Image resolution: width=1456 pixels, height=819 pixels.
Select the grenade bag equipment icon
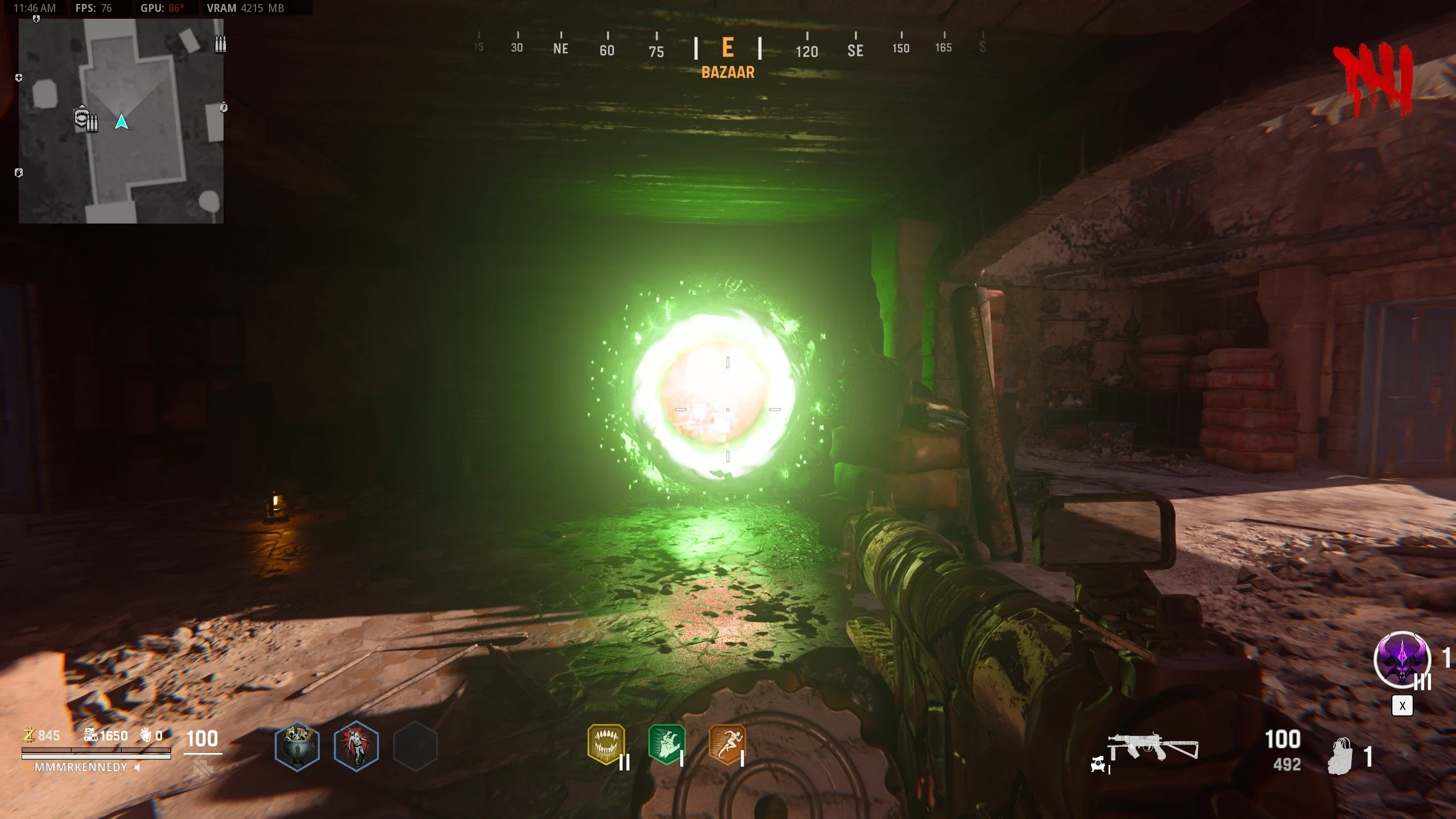click(1341, 756)
